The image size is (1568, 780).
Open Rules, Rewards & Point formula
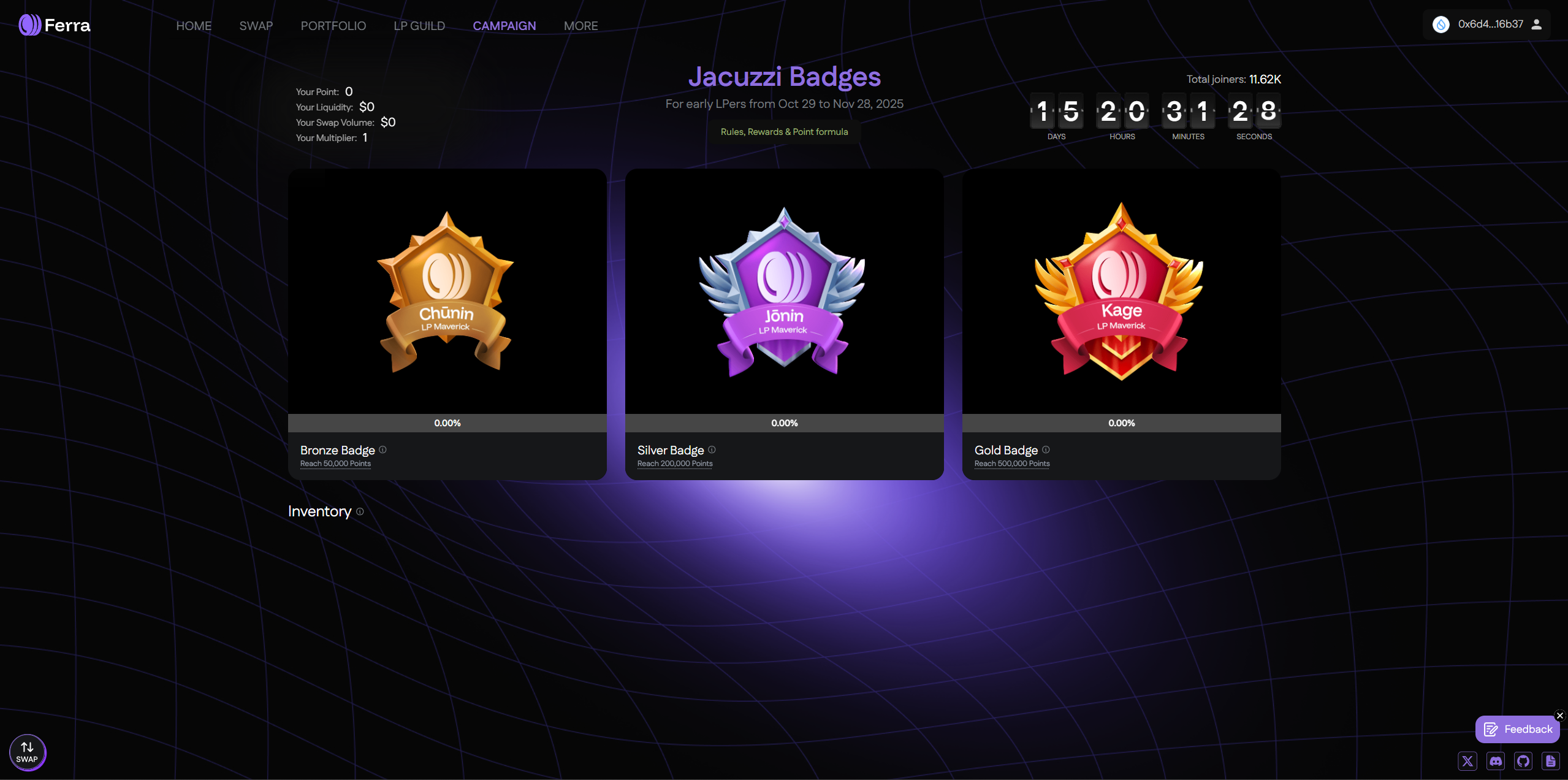pyautogui.click(x=784, y=132)
